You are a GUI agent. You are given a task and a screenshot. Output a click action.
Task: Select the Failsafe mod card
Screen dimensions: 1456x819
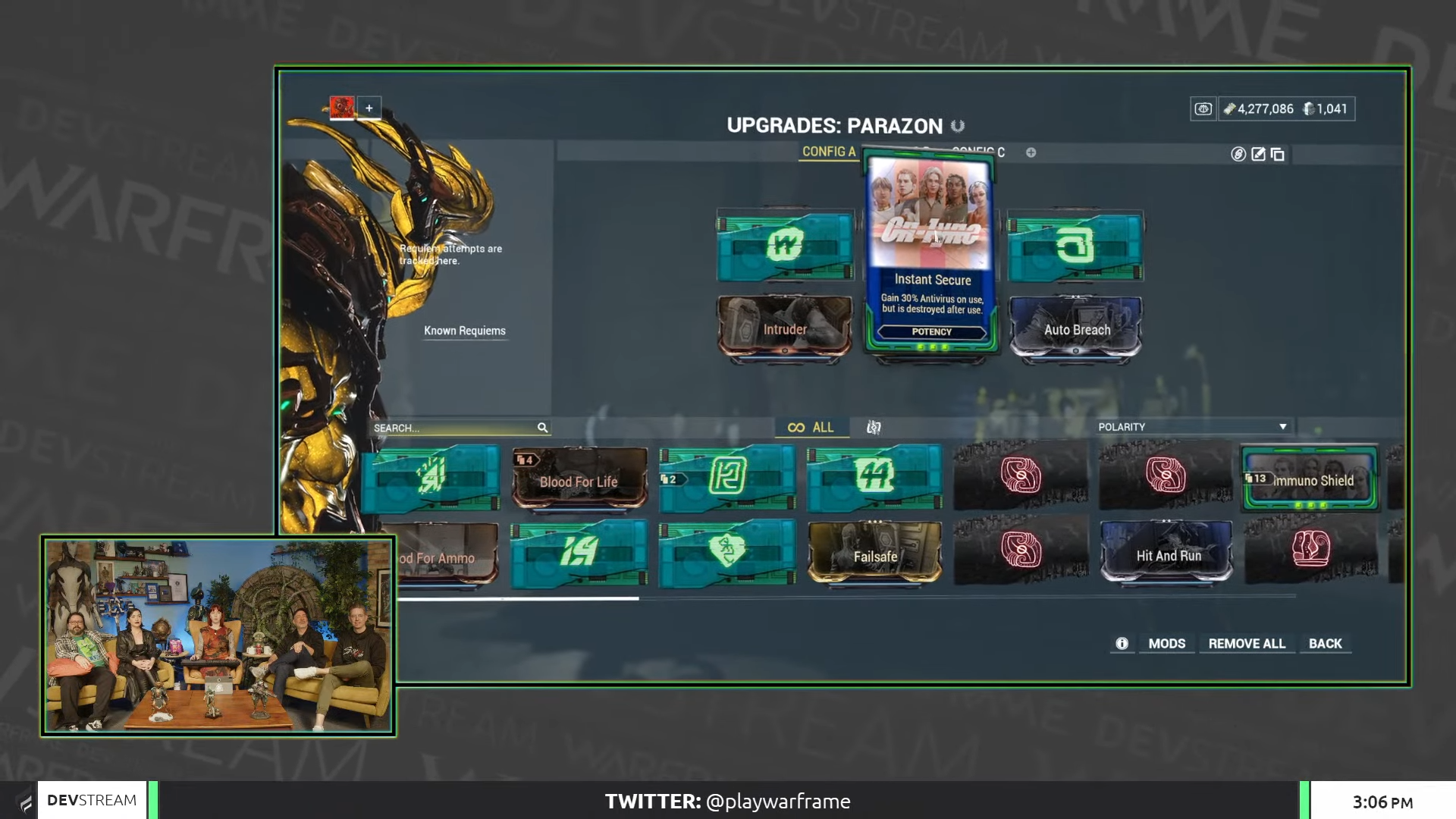tap(876, 556)
